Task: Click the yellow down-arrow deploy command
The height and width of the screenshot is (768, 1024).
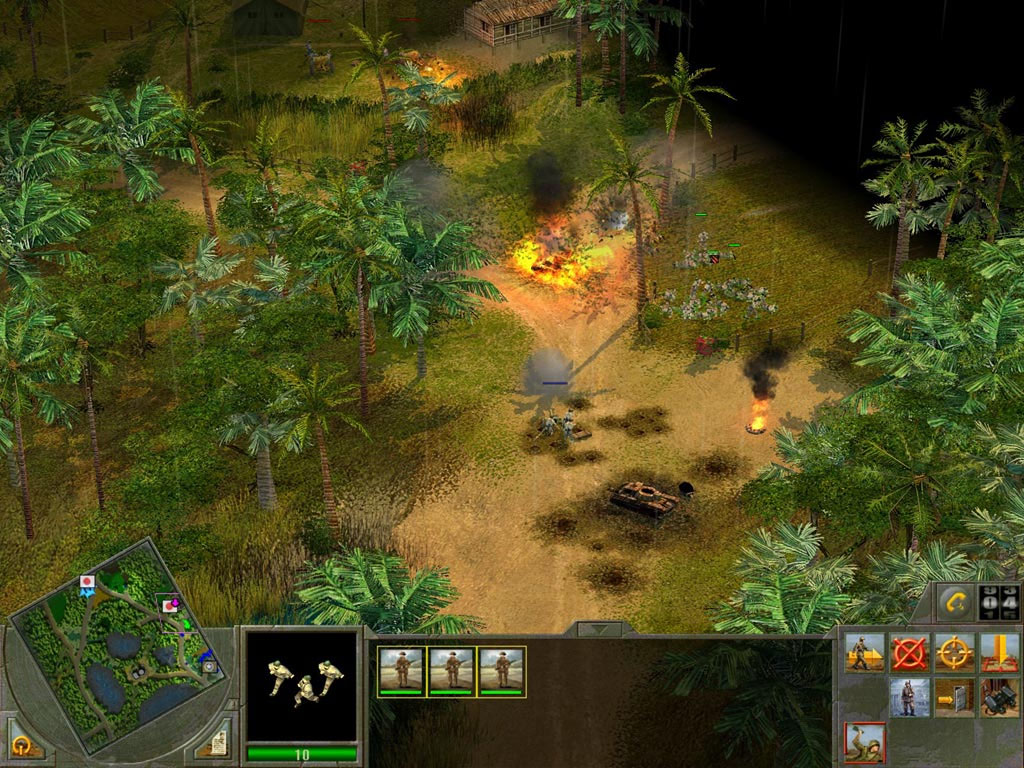Action: 999,653
